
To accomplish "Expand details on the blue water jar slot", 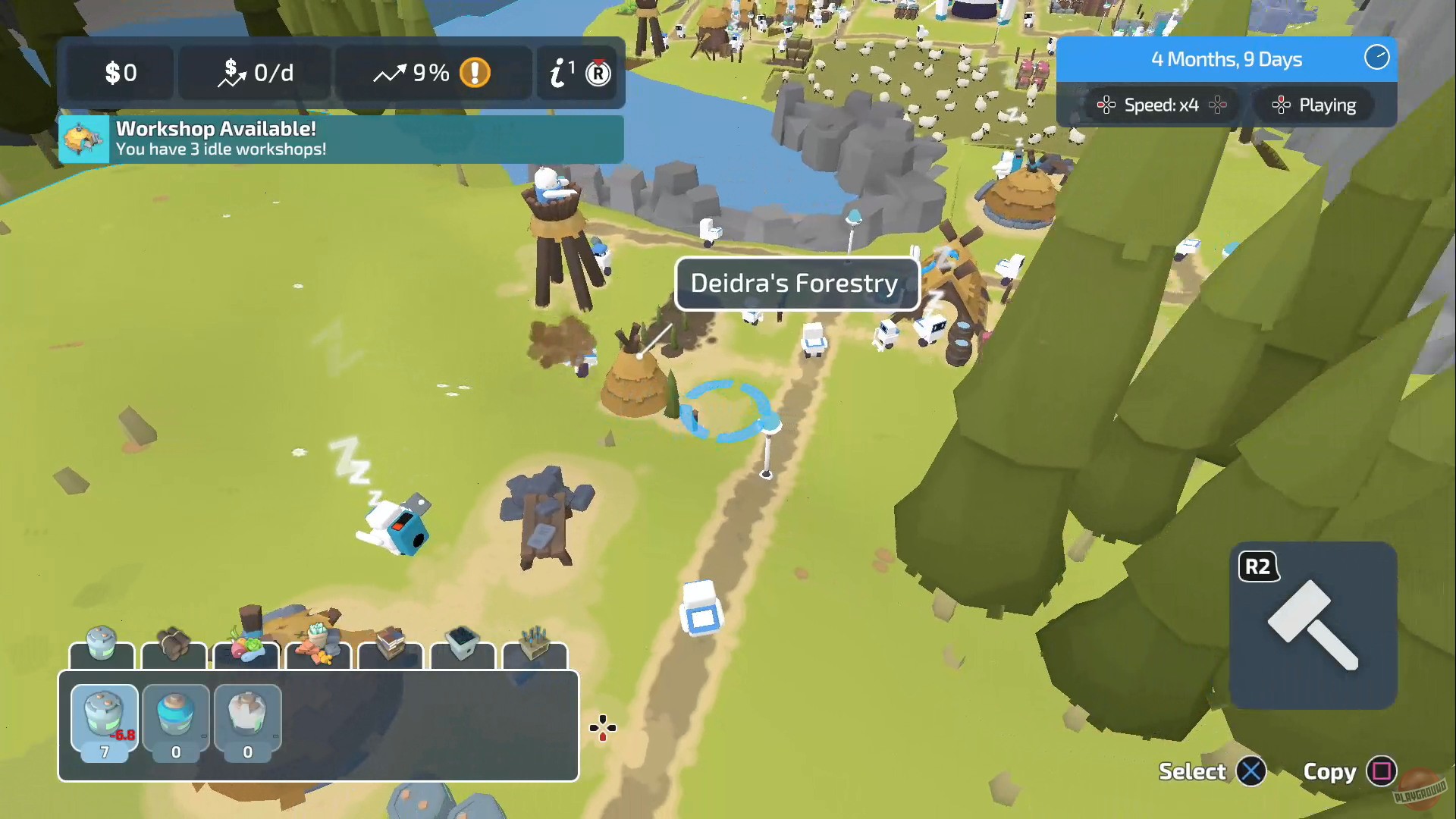I will [175, 718].
